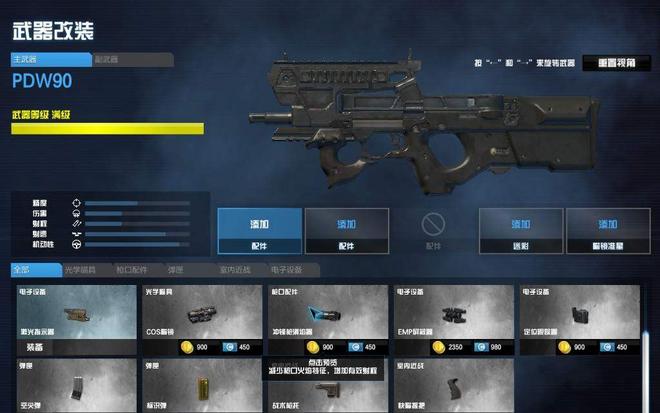Switch to the 主武器 primary weapon tab
Viewport: 660px width, 413px height.
(x=50, y=60)
